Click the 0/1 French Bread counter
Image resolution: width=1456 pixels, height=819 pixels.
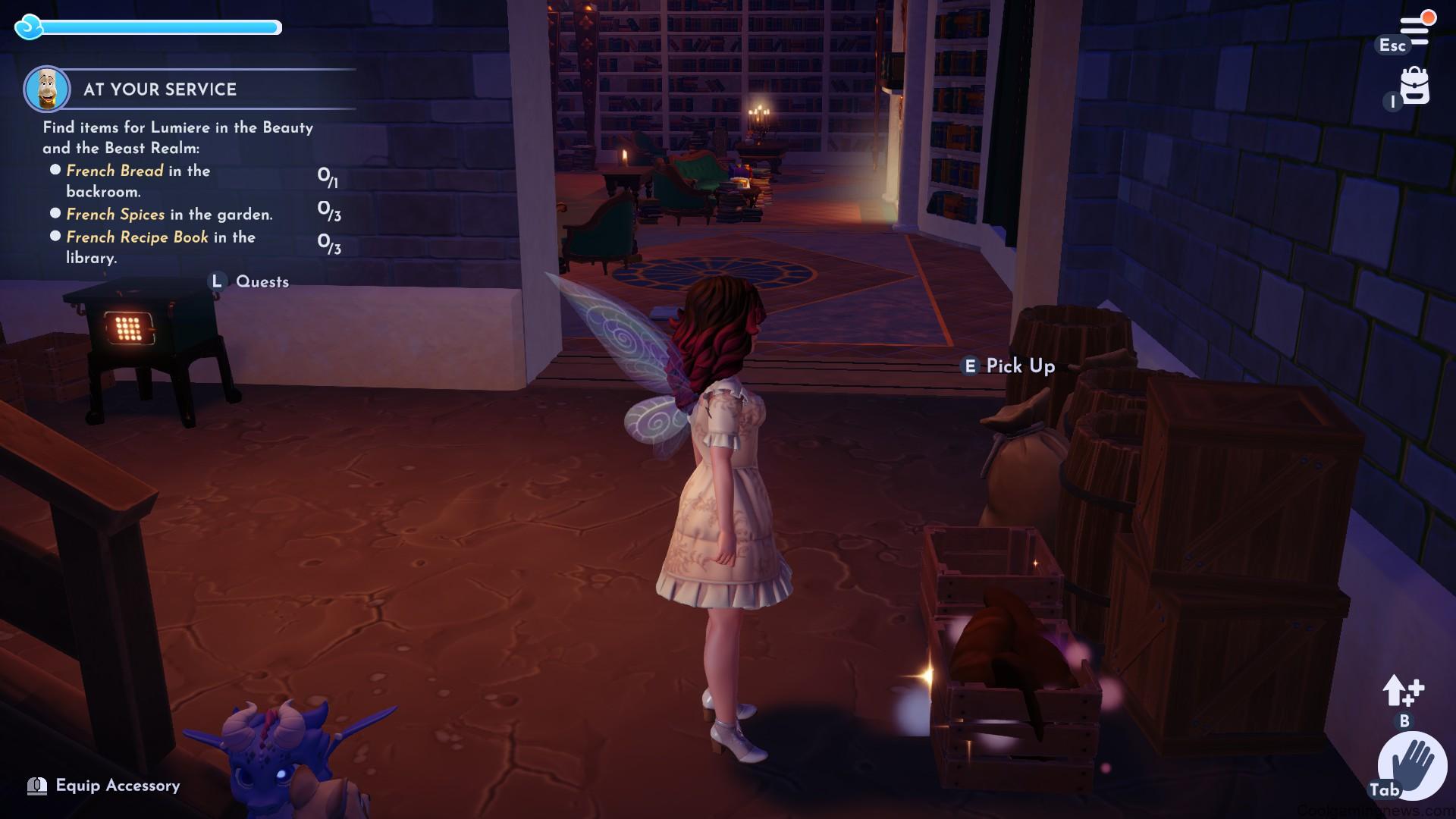327,176
